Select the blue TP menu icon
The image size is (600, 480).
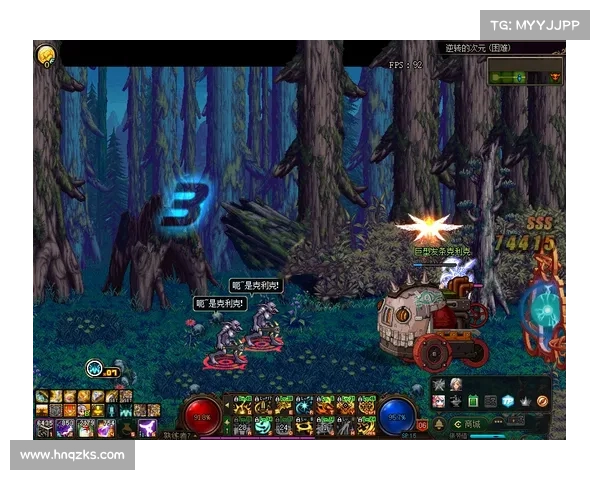508,401
